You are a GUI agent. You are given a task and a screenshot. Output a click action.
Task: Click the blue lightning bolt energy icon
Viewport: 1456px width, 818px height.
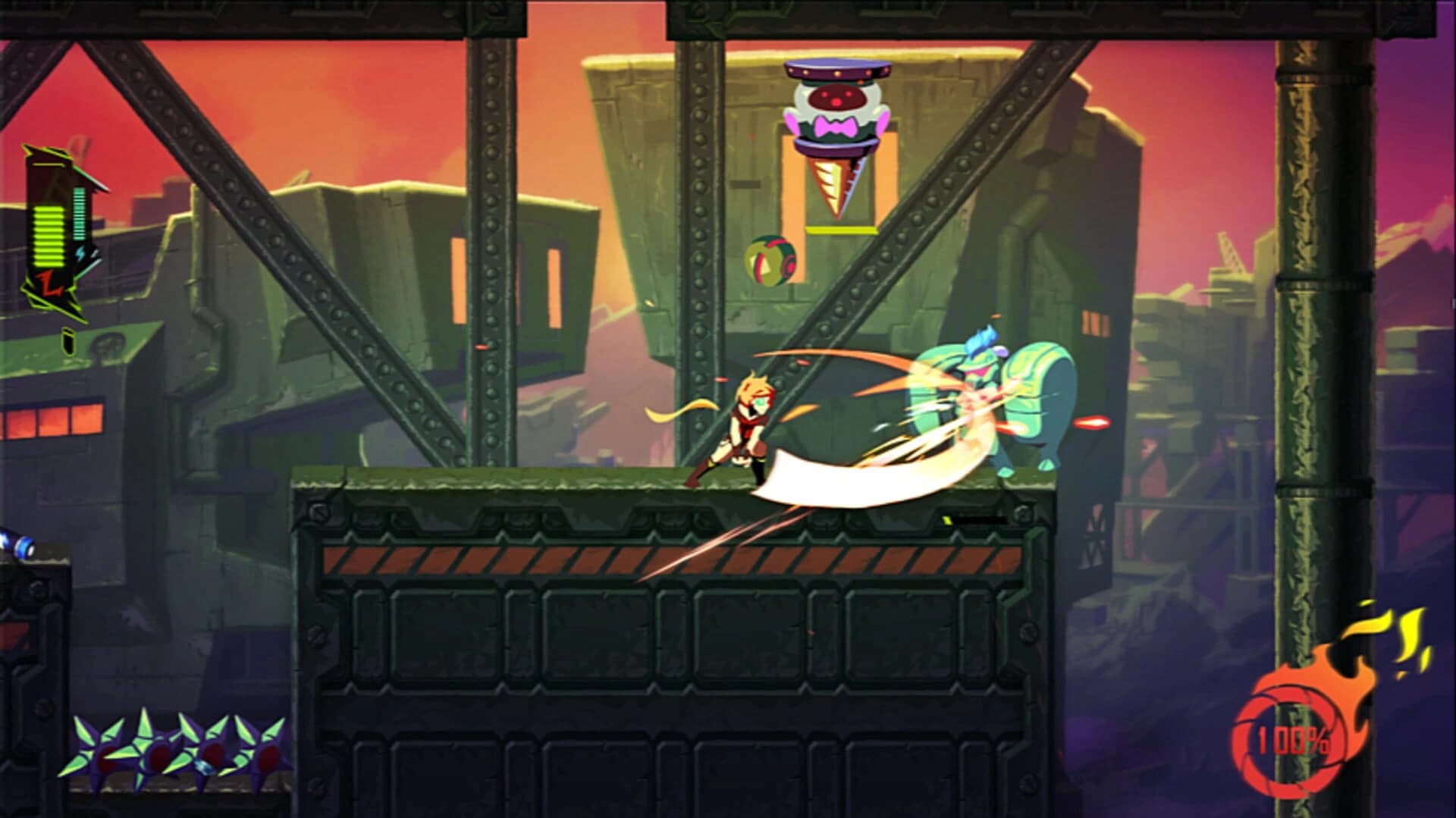tap(80, 252)
